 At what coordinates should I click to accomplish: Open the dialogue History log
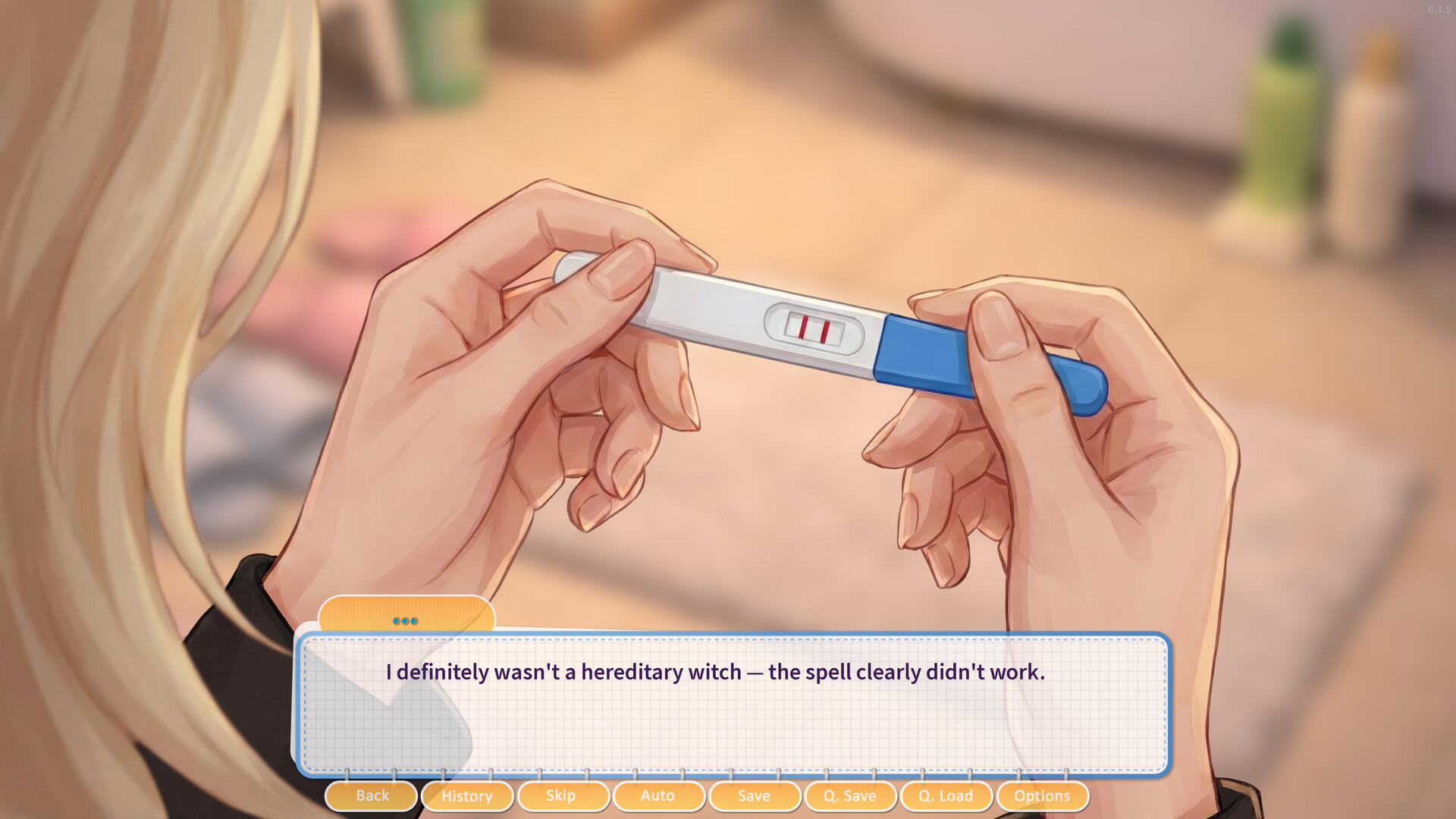467,795
